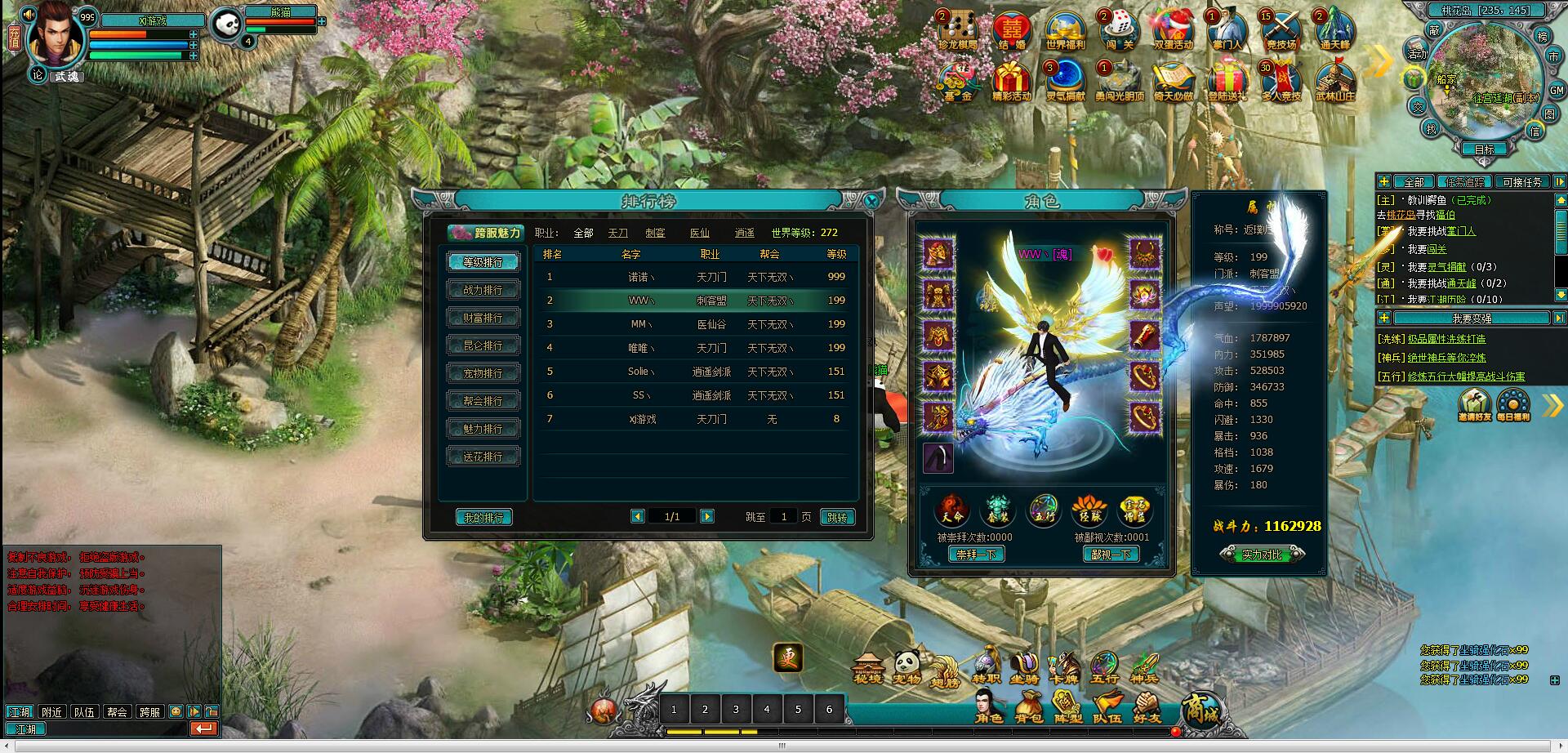Open the 实力对比 power comparison
The height and width of the screenshot is (753, 1568).
pyautogui.click(x=1262, y=555)
